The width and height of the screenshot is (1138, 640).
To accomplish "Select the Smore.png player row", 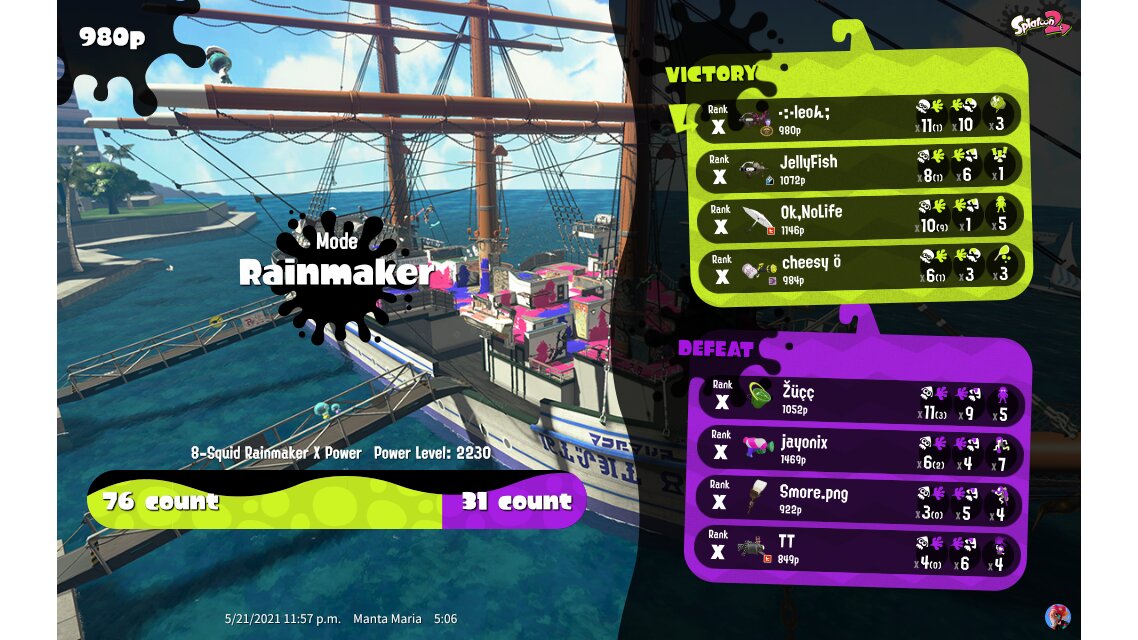I will pos(858,501).
